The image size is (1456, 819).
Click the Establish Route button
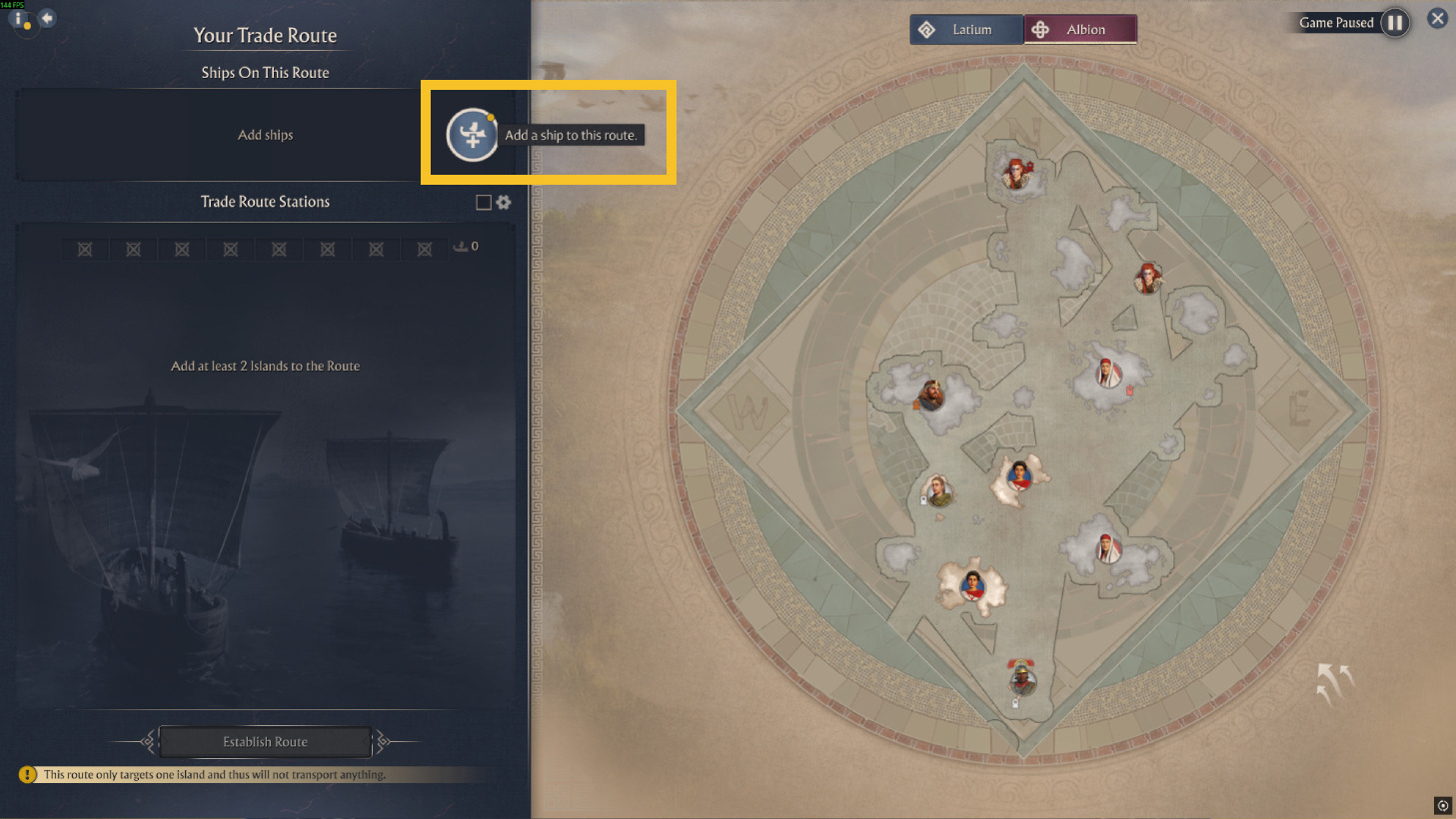(x=265, y=742)
